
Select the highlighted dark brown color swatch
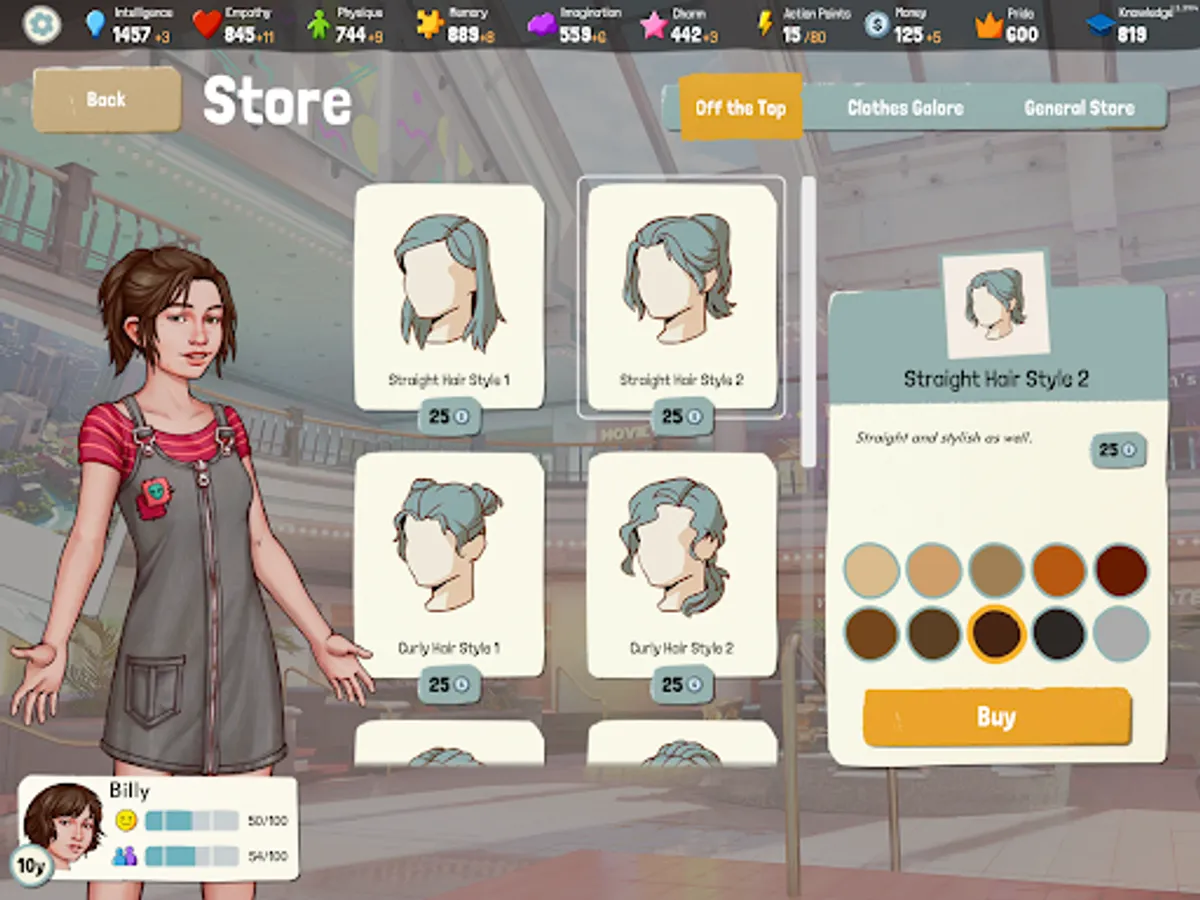[996, 633]
